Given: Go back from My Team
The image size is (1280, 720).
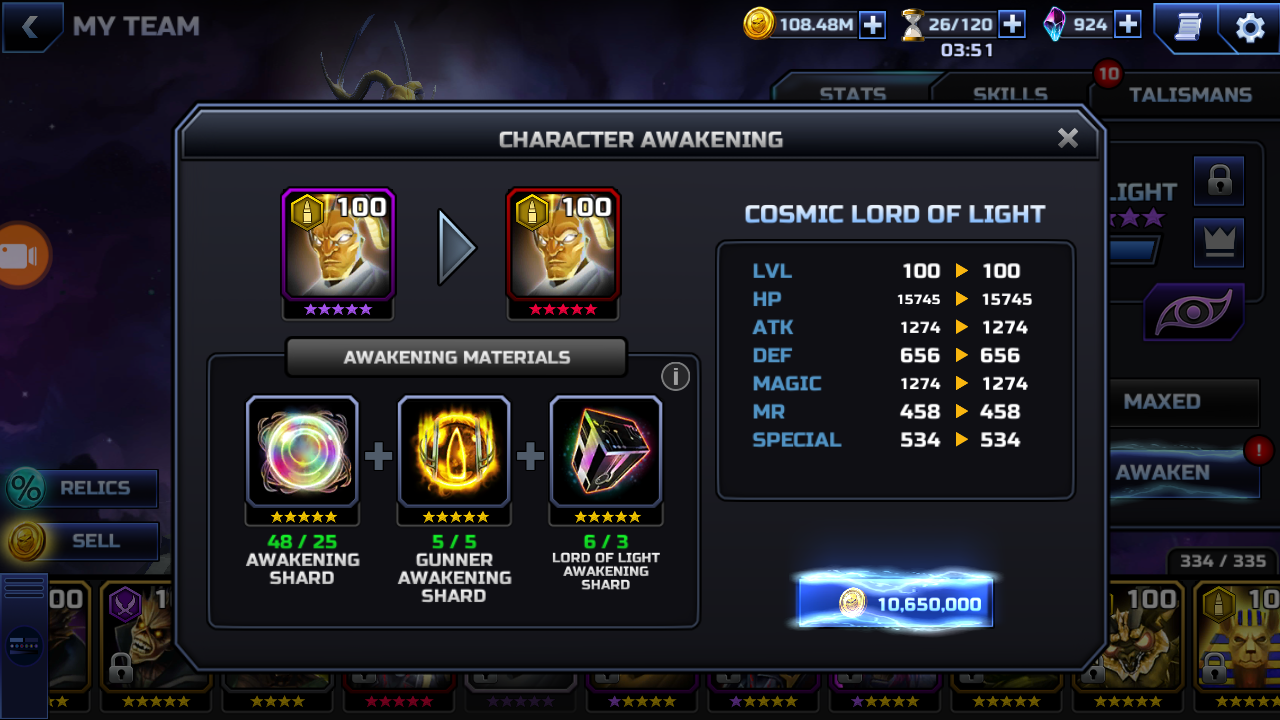Looking at the screenshot, I should [x=31, y=27].
